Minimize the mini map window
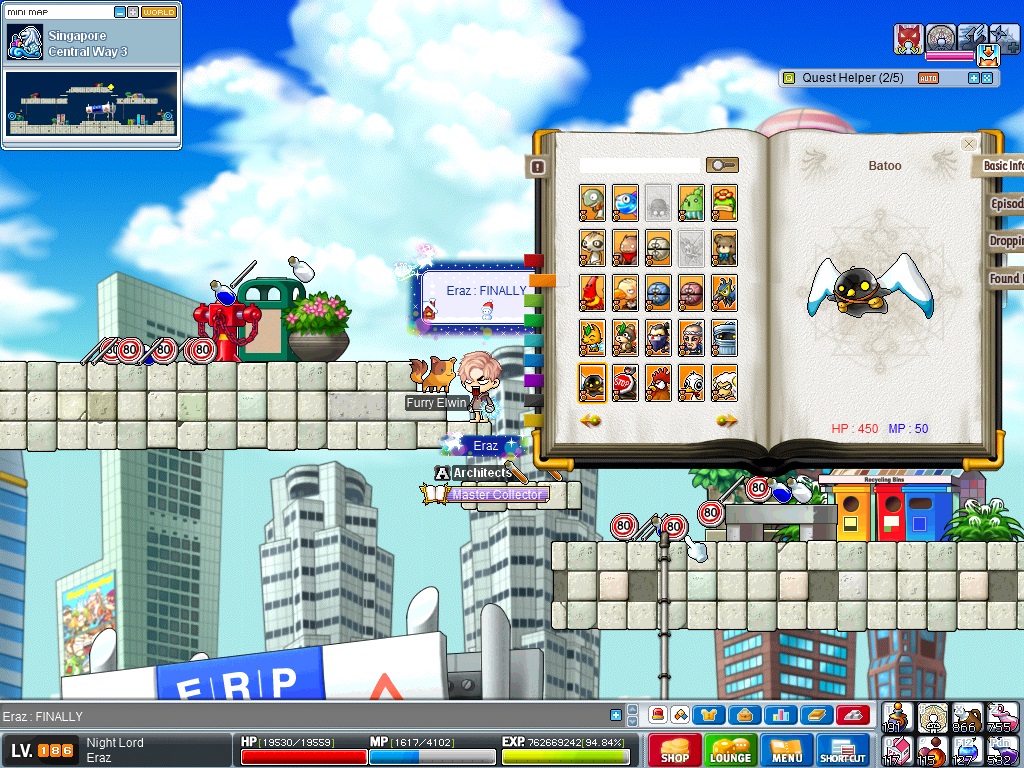 pos(120,12)
